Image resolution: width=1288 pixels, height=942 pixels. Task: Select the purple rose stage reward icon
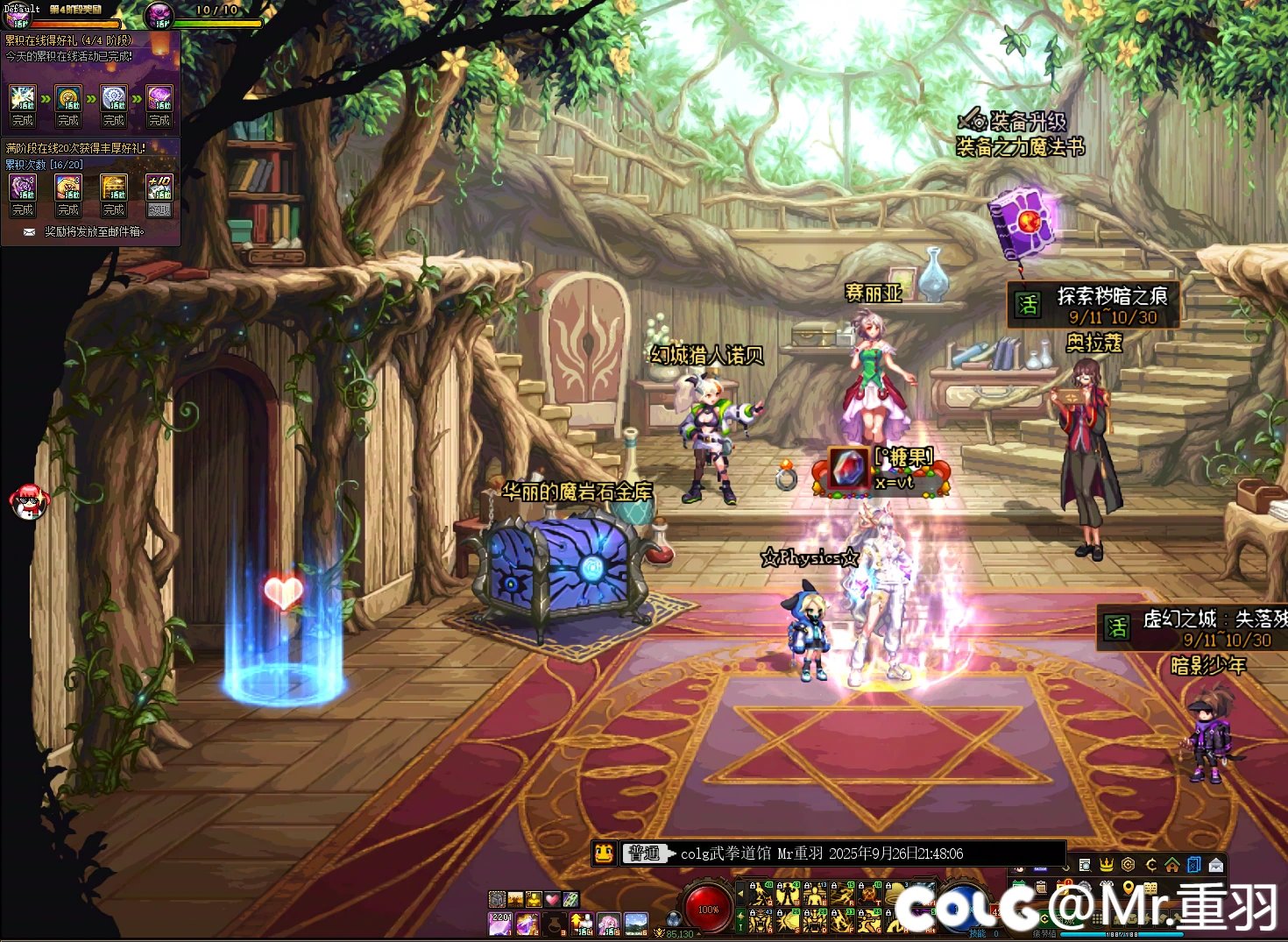[x=159, y=97]
